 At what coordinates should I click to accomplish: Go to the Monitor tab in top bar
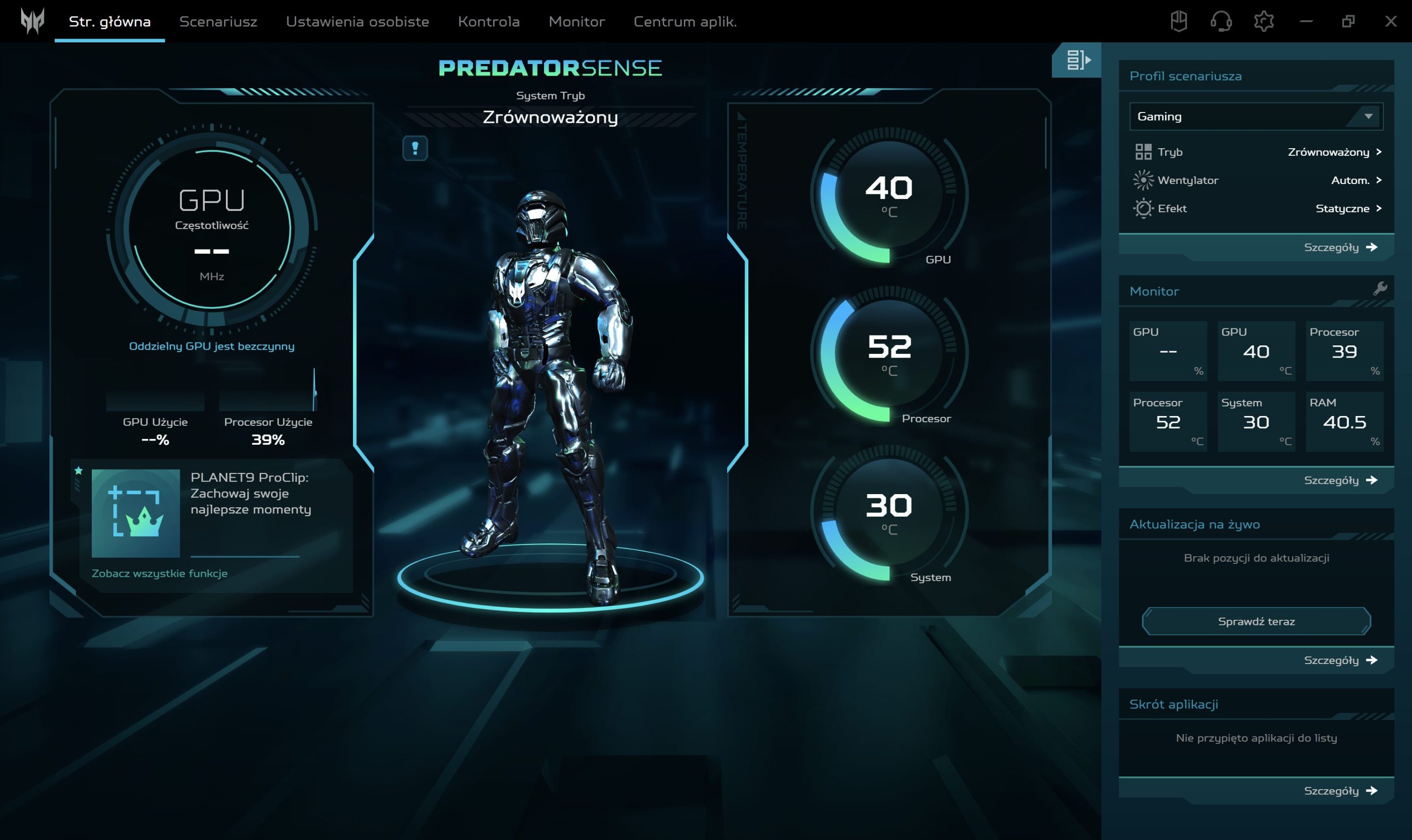pyautogui.click(x=577, y=22)
